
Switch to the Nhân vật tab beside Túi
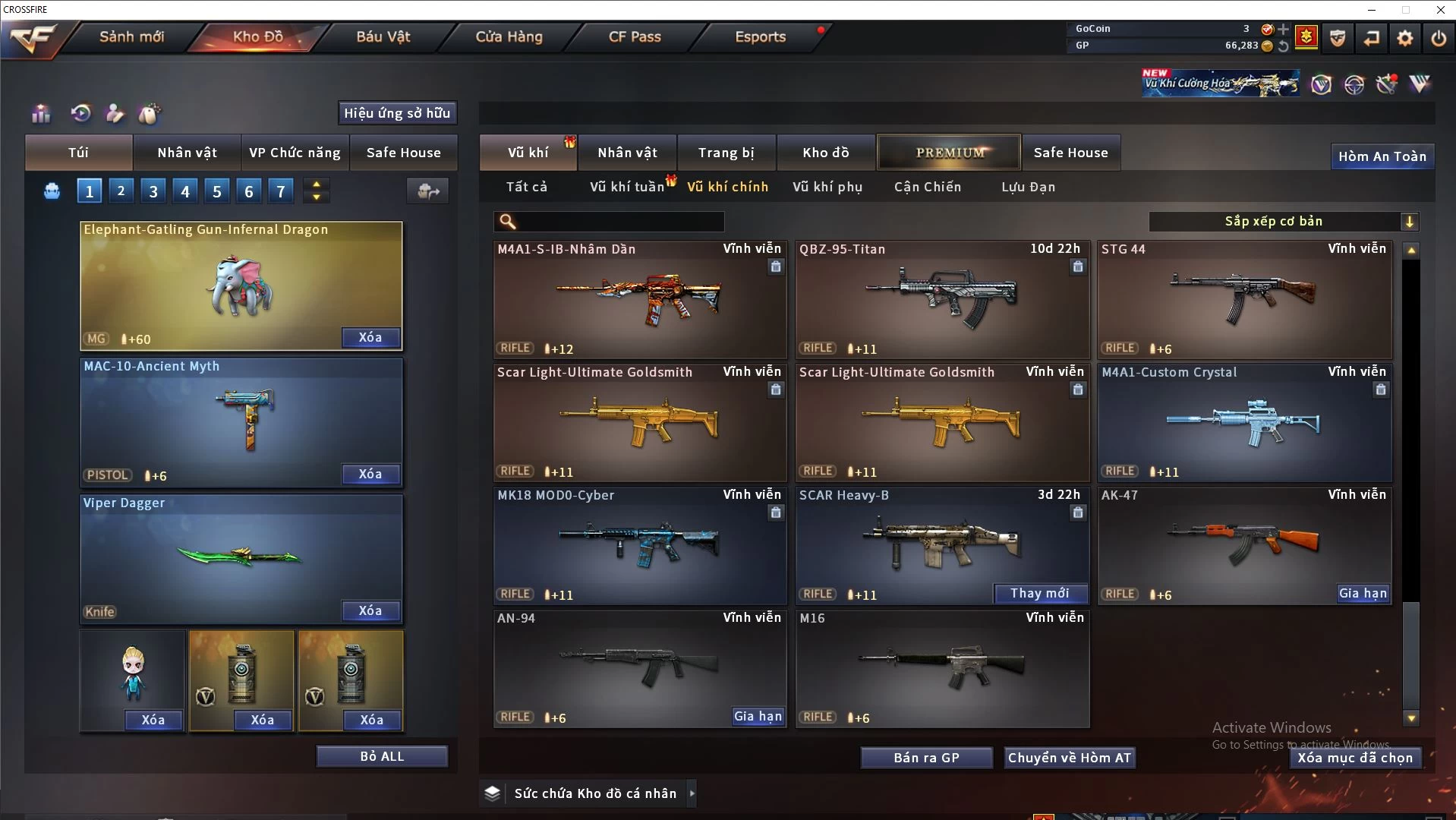pyautogui.click(x=187, y=153)
